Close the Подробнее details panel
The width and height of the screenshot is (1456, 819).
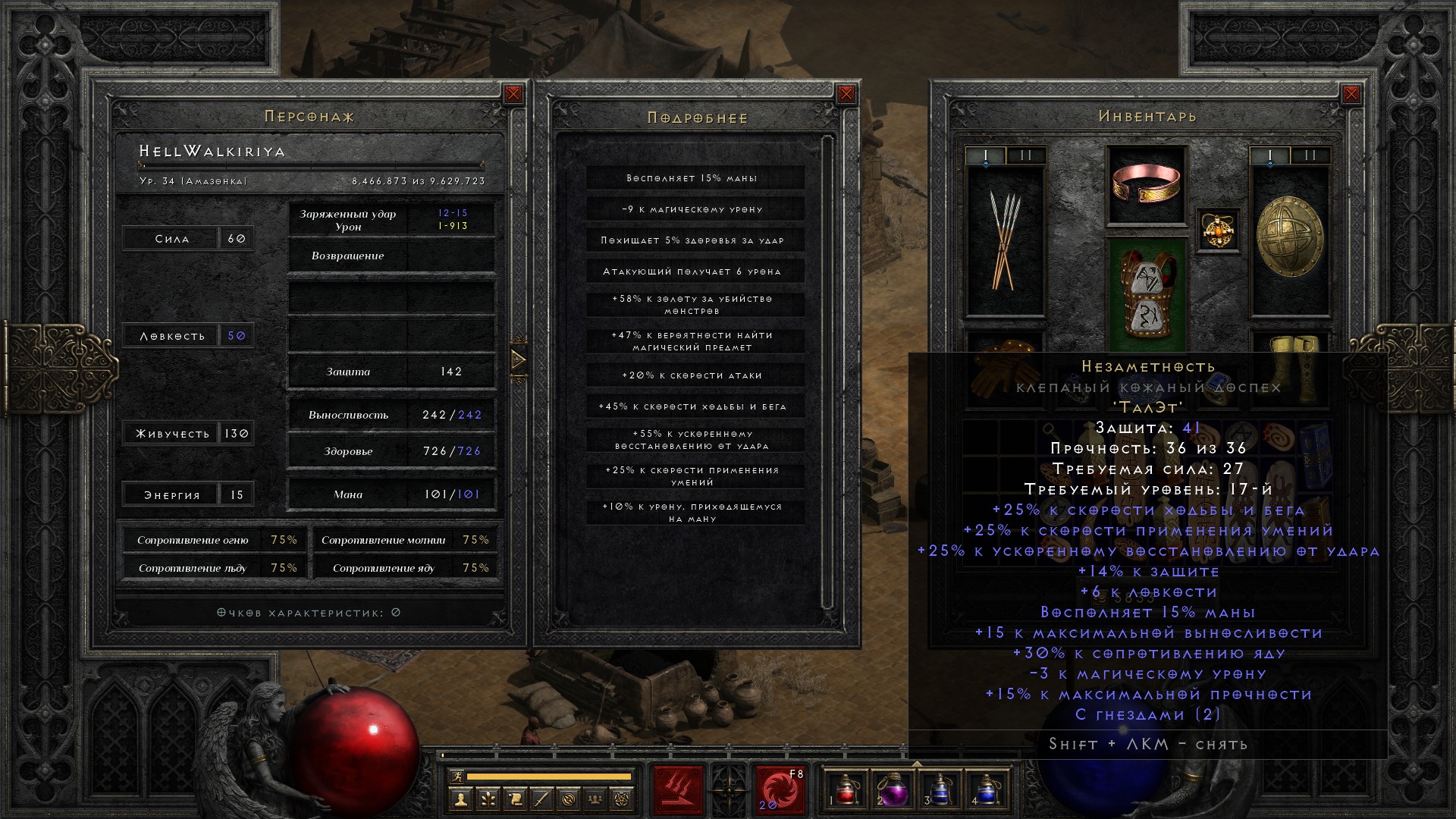coord(846,94)
